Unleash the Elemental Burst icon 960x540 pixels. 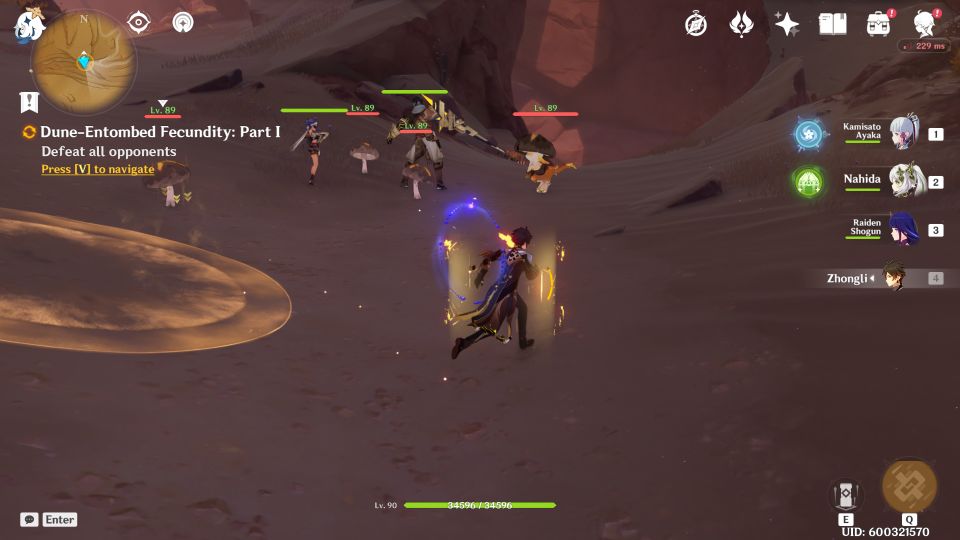(x=909, y=487)
